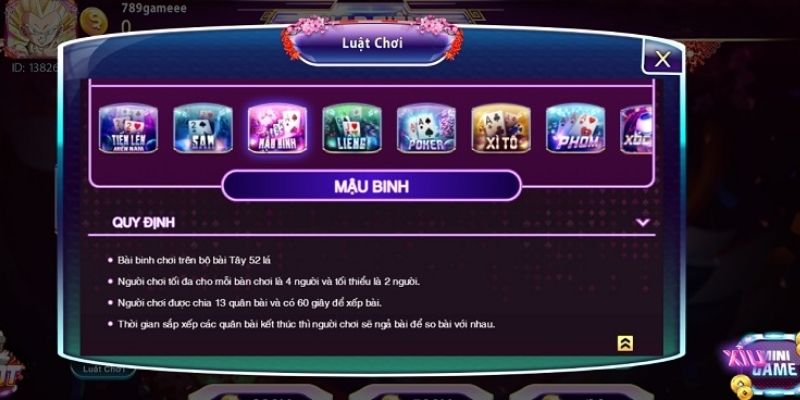Collapse the Quy Định section arrow

pyautogui.click(x=642, y=223)
